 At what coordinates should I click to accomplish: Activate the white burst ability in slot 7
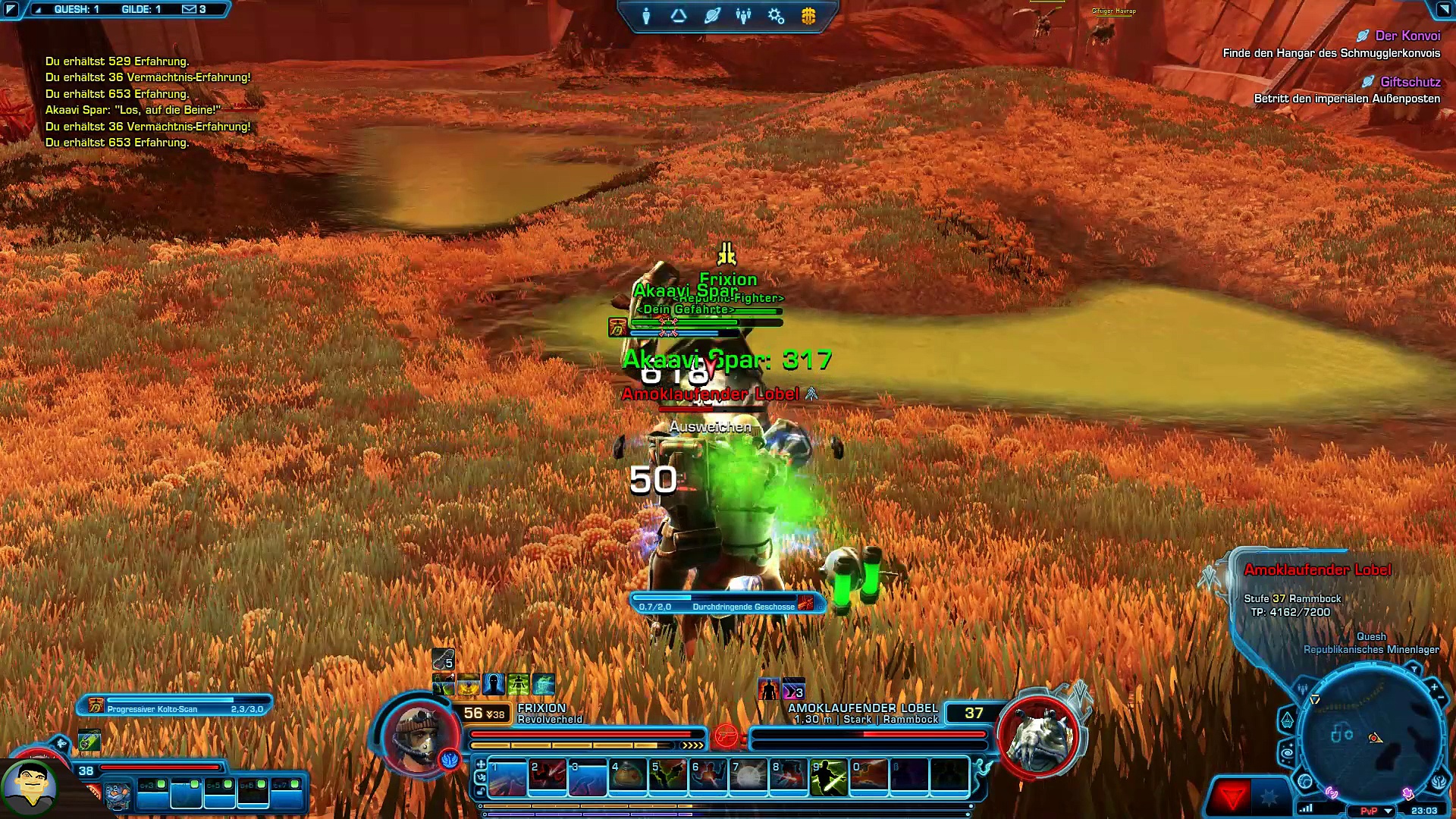point(748,778)
